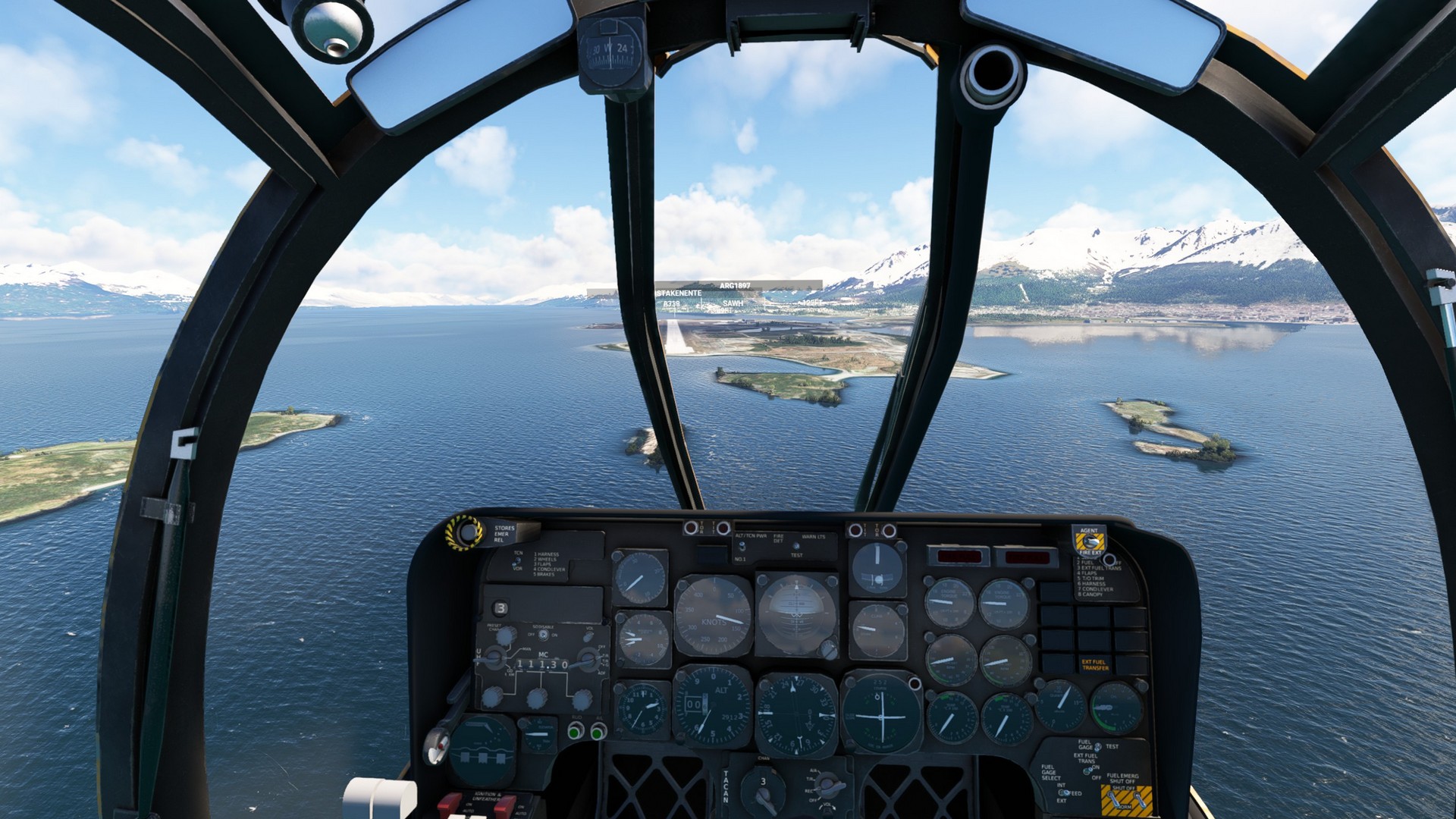Flip the Fuel Gage Select switch
The width and height of the screenshot is (1456, 819).
click(1063, 792)
